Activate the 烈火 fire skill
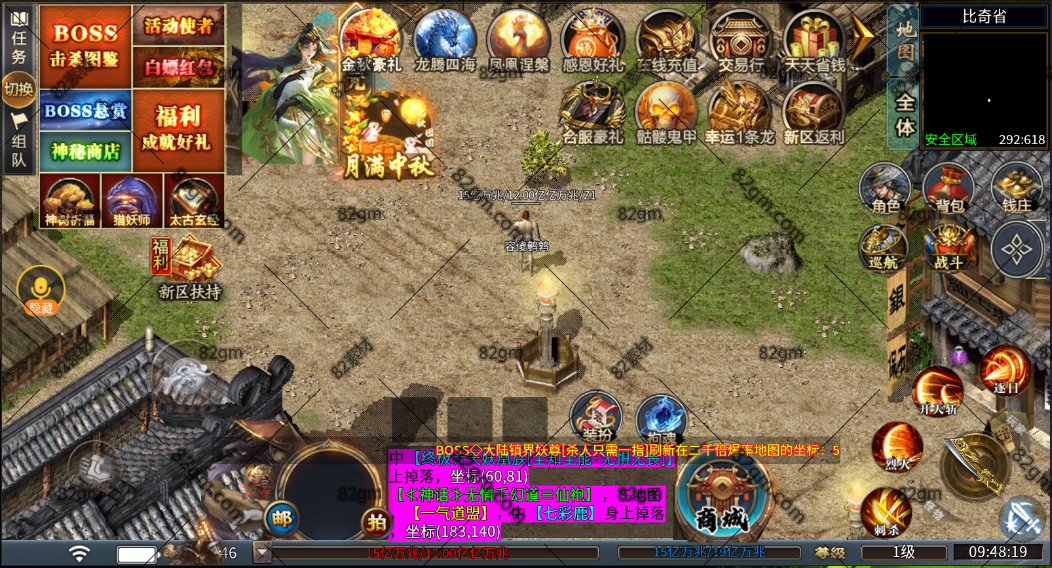The height and width of the screenshot is (568, 1052). [x=897, y=446]
